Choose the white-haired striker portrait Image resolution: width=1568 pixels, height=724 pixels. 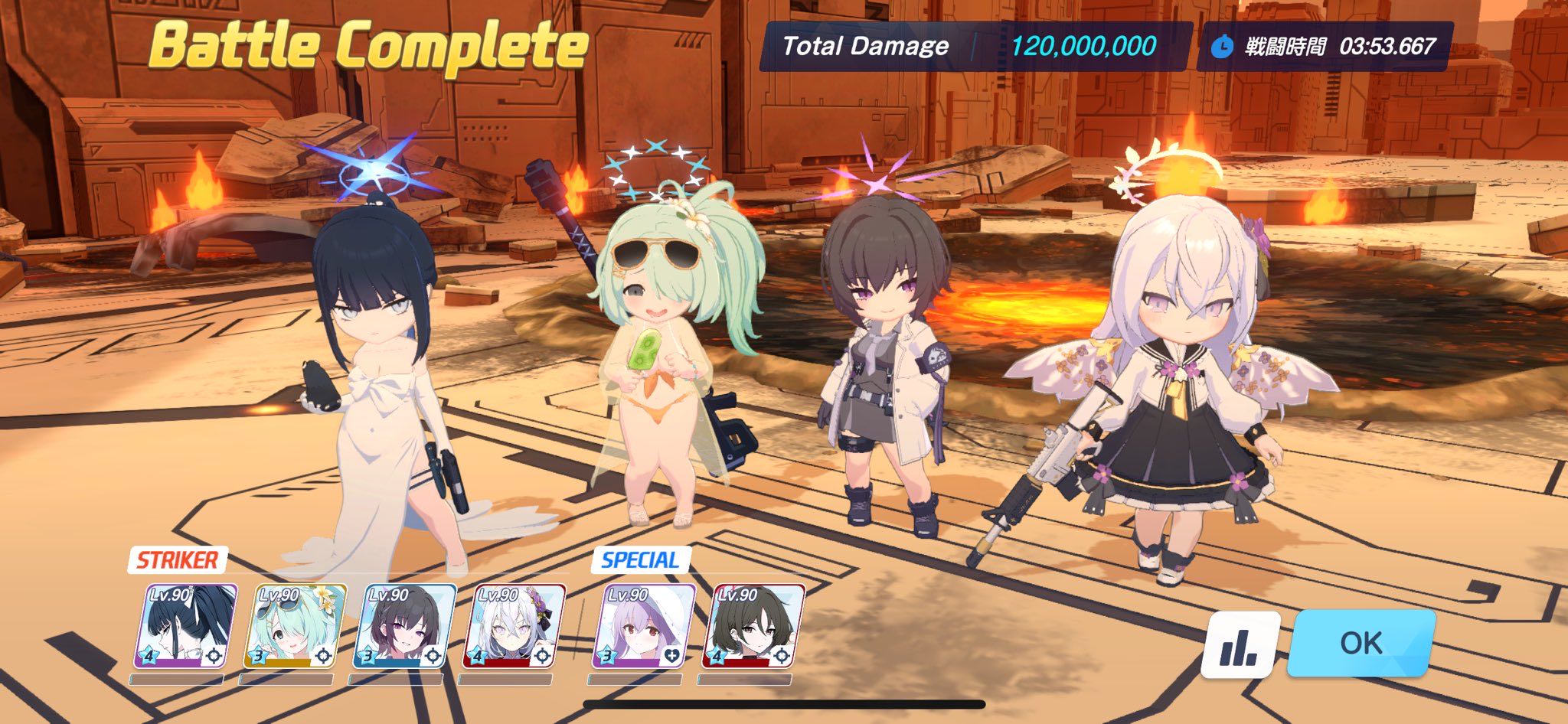pyautogui.click(x=514, y=625)
